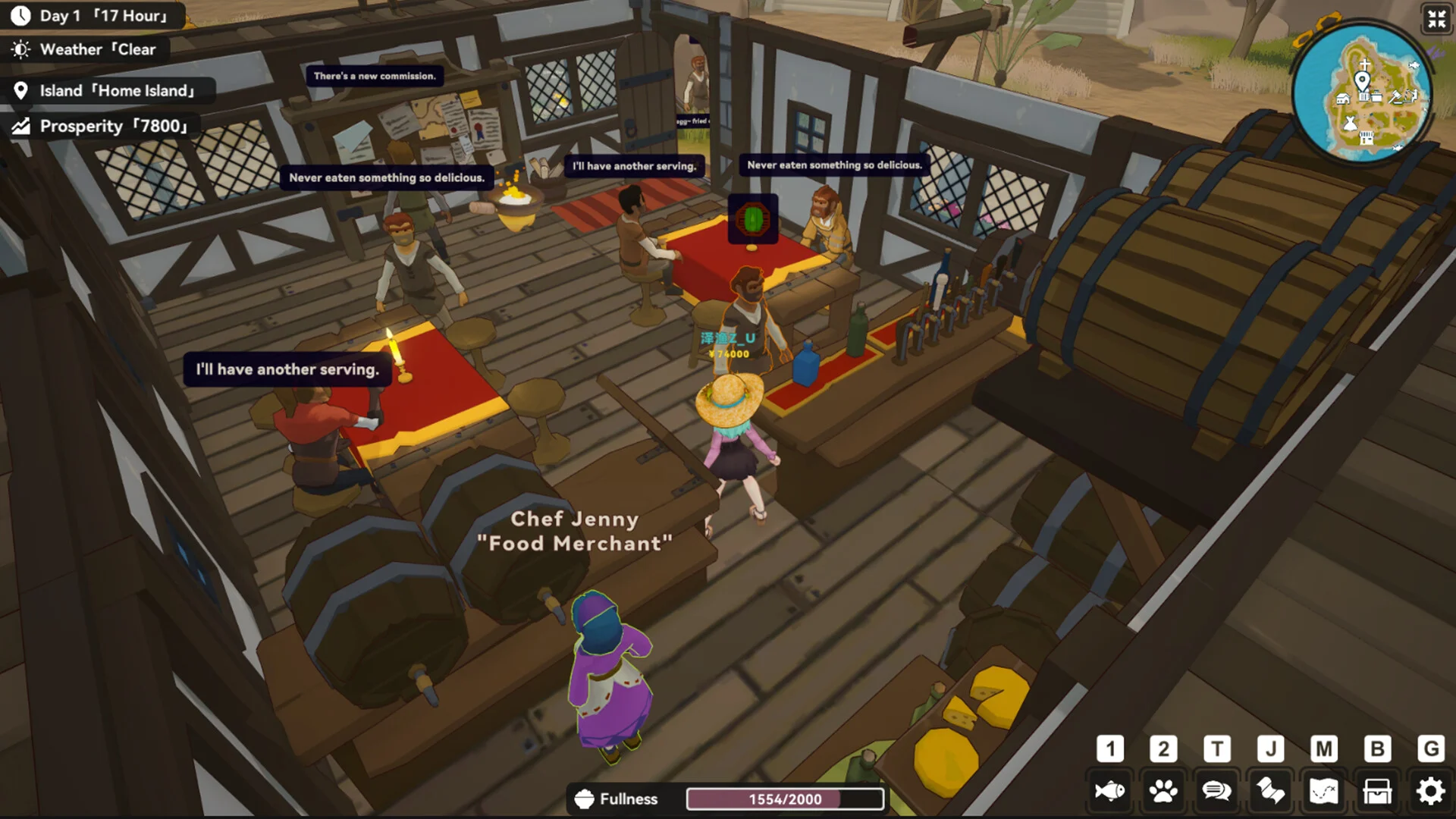
Task: Select the gavel marker on minimap
Action: (1395, 96)
